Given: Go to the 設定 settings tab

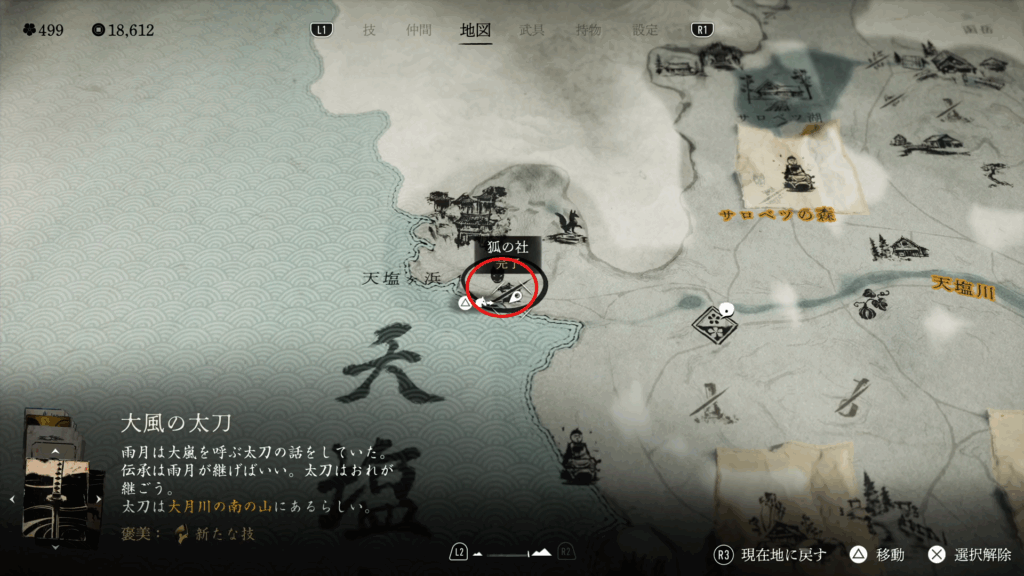Looking at the screenshot, I should (x=645, y=30).
